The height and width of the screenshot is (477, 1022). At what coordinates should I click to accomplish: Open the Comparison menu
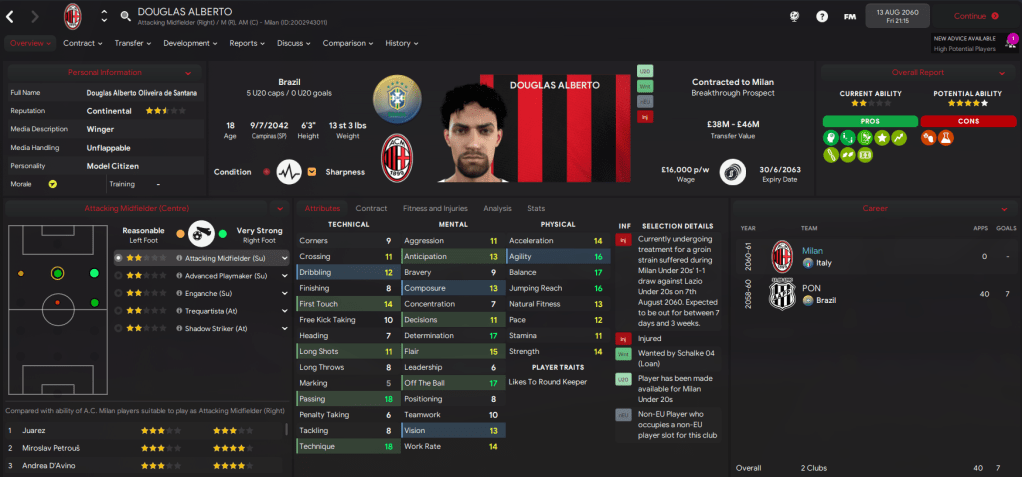(x=348, y=43)
